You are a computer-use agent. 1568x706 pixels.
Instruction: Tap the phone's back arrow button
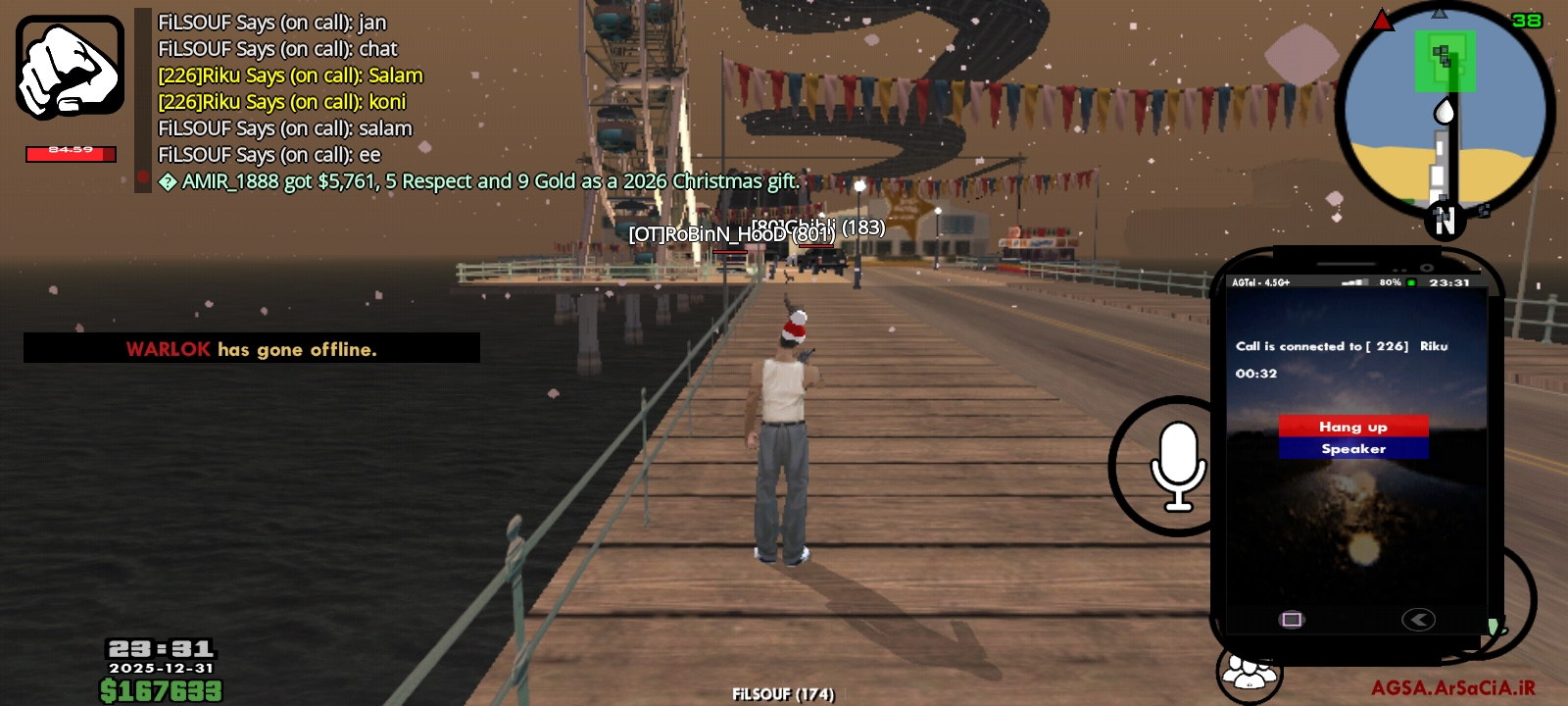click(1418, 619)
